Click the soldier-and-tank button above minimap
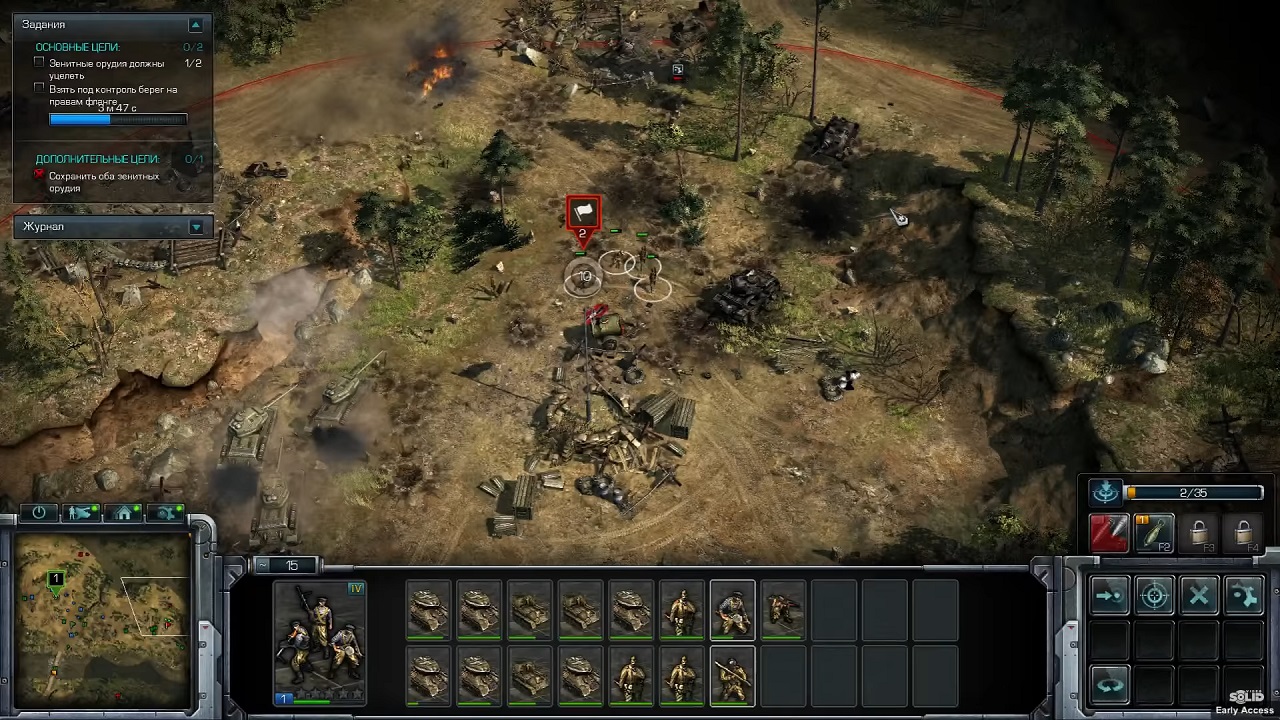 pos(81,513)
